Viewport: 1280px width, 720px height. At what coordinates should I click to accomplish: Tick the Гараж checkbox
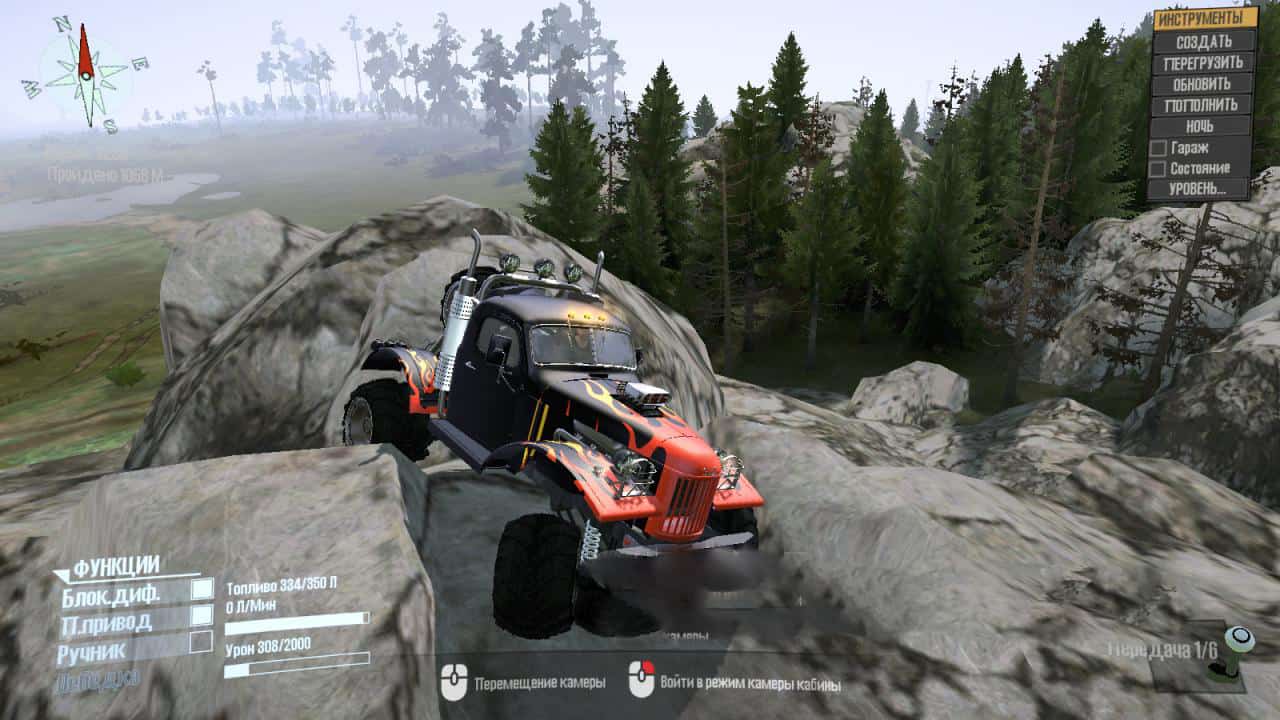[1158, 148]
